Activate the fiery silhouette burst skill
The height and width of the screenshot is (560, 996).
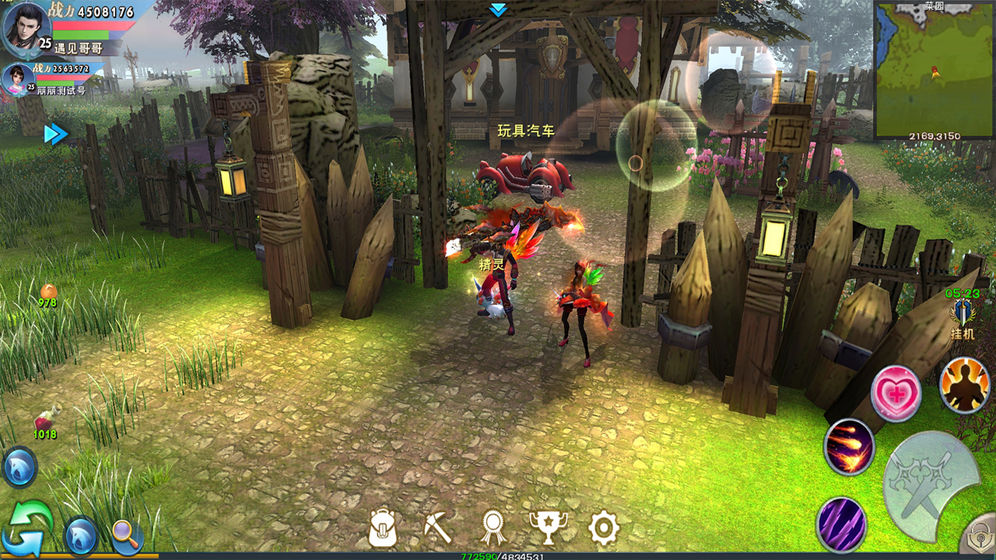pos(964,385)
